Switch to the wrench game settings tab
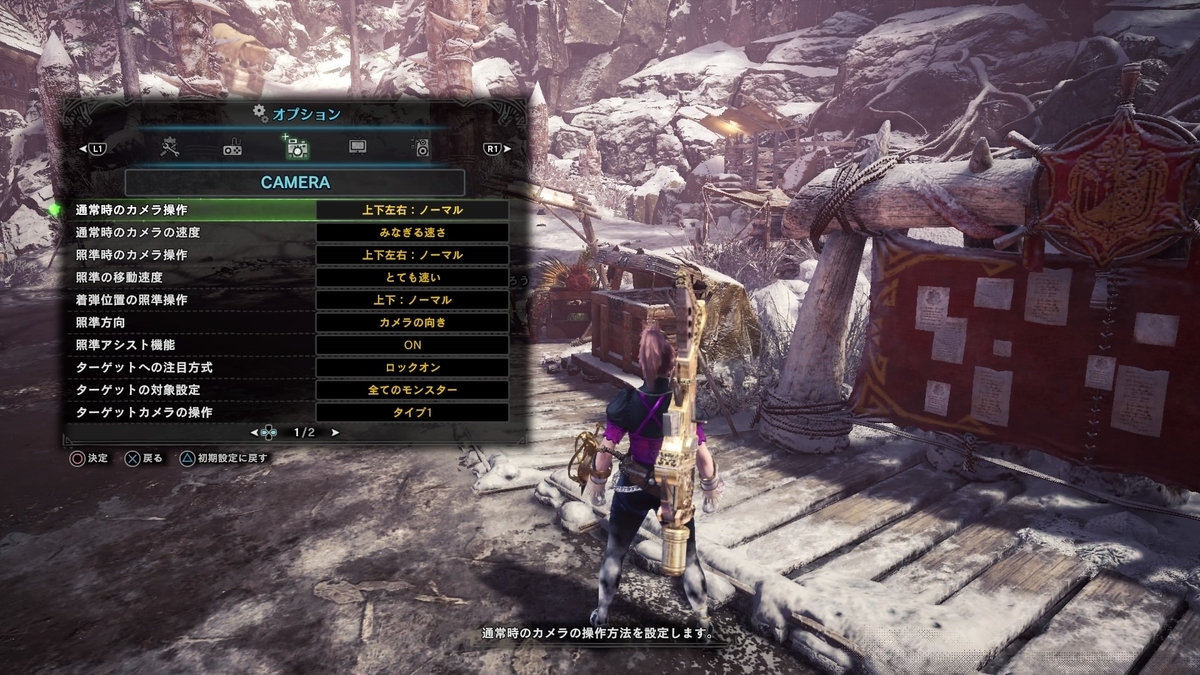The height and width of the screenshot is (675, 1200). click(x=170, y=148)
